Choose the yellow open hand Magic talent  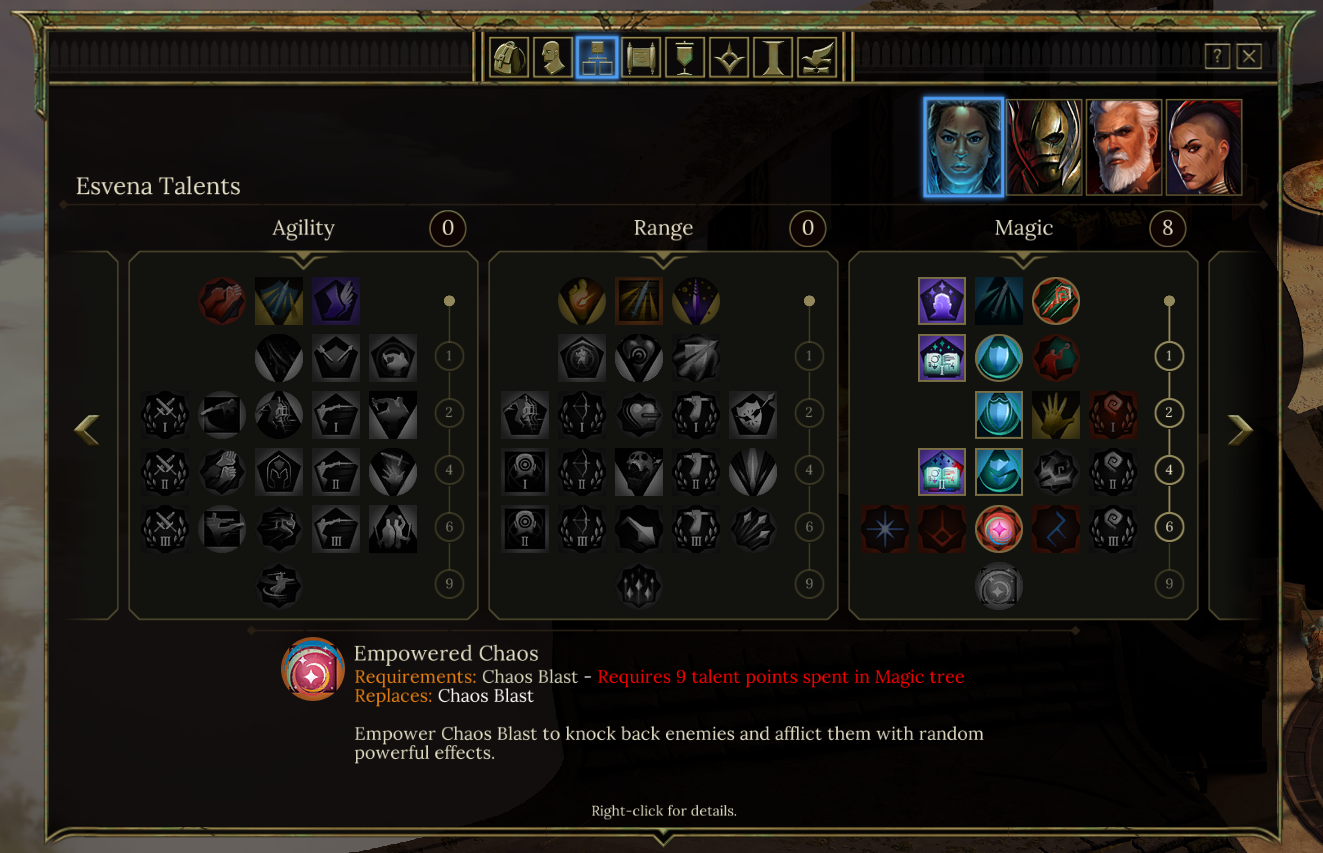(x=1056, y=415)
